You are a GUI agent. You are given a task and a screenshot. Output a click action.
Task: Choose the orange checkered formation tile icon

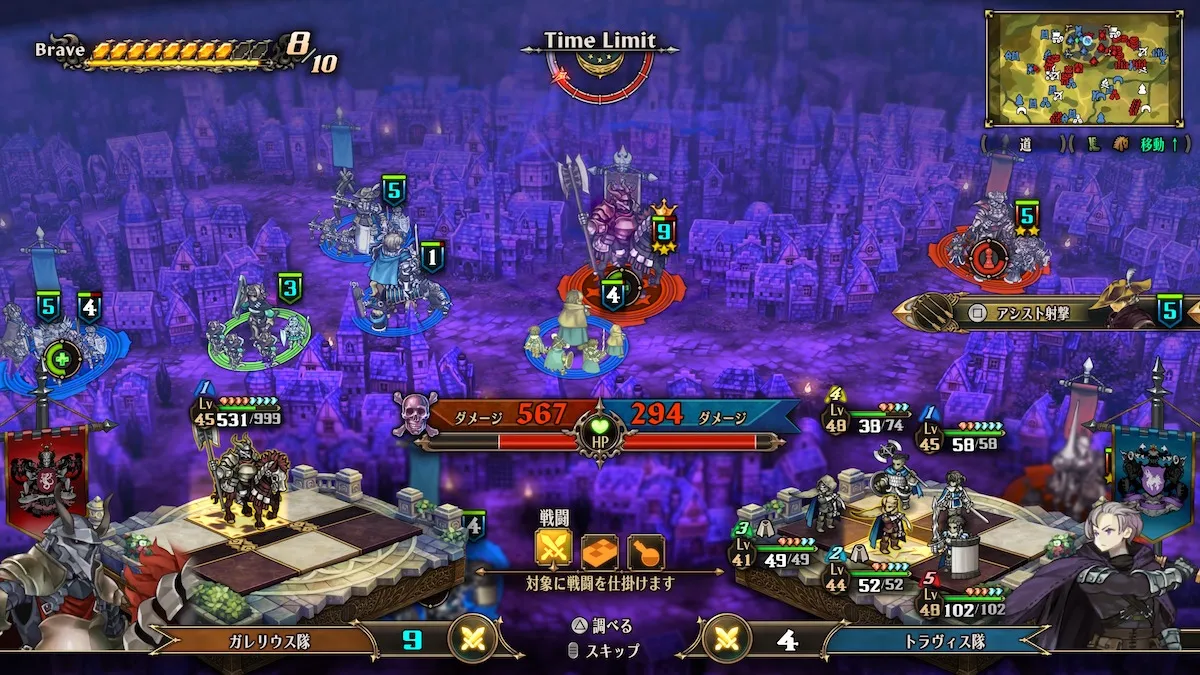pyautogui.click(x=600, y=550)
